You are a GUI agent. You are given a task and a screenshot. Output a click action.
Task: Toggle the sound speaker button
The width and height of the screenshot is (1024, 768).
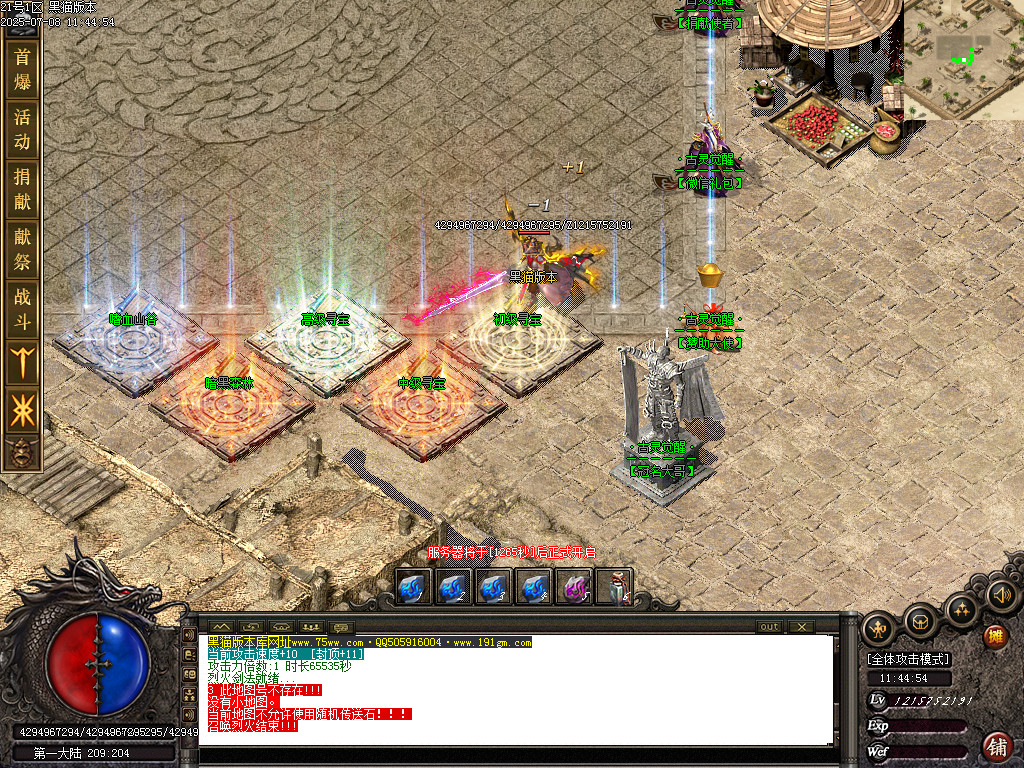[1002, 596]
